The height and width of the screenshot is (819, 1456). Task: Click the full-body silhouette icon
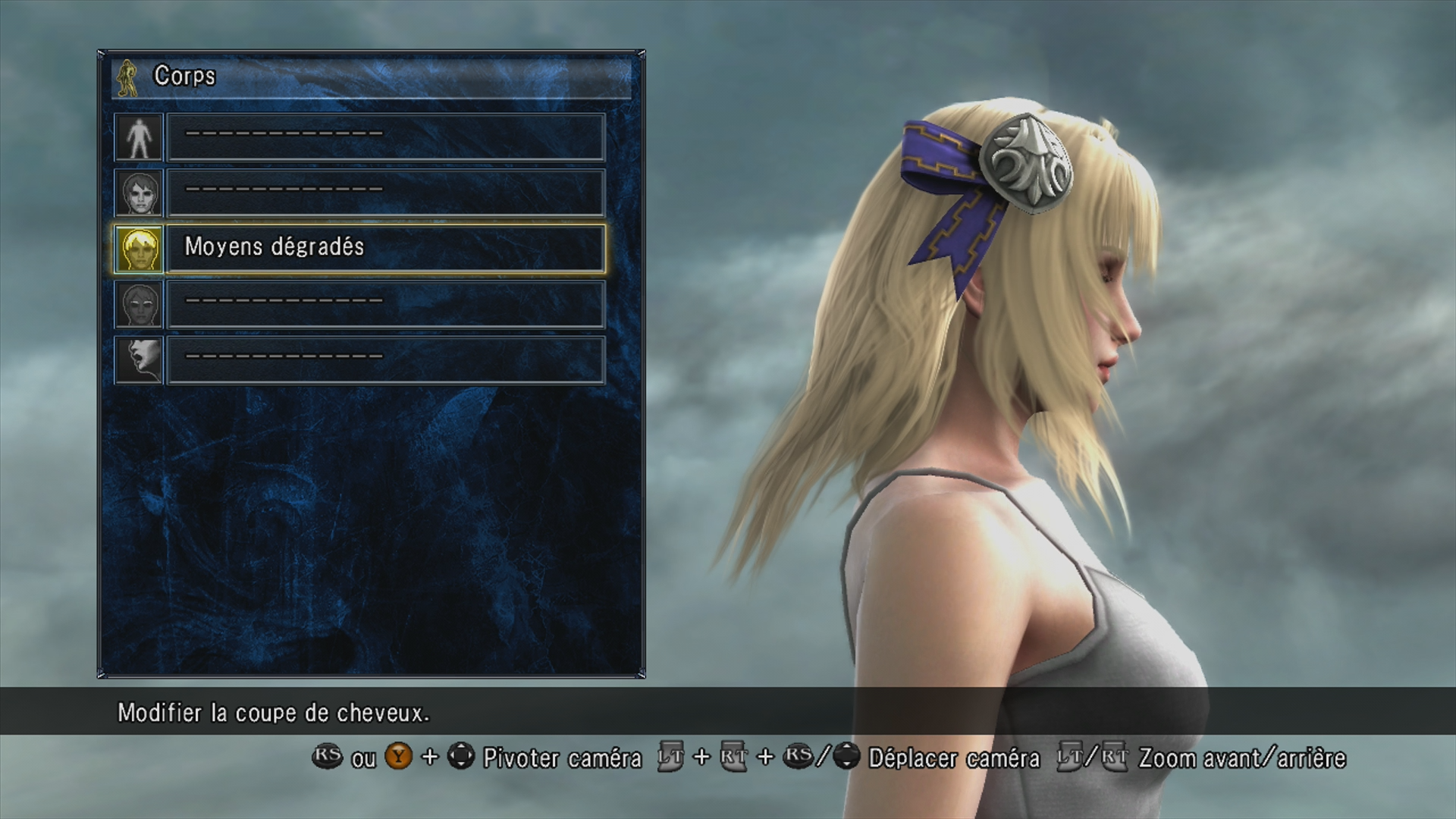(139, 137)
